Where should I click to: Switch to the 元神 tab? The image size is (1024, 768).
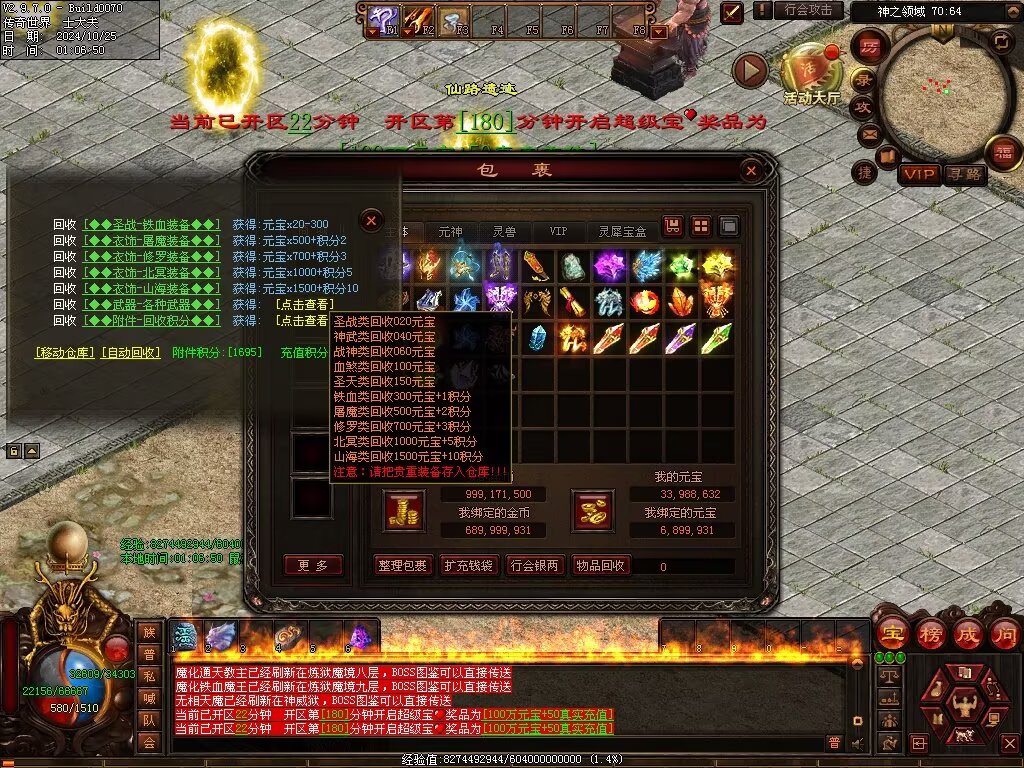[451, 231]
